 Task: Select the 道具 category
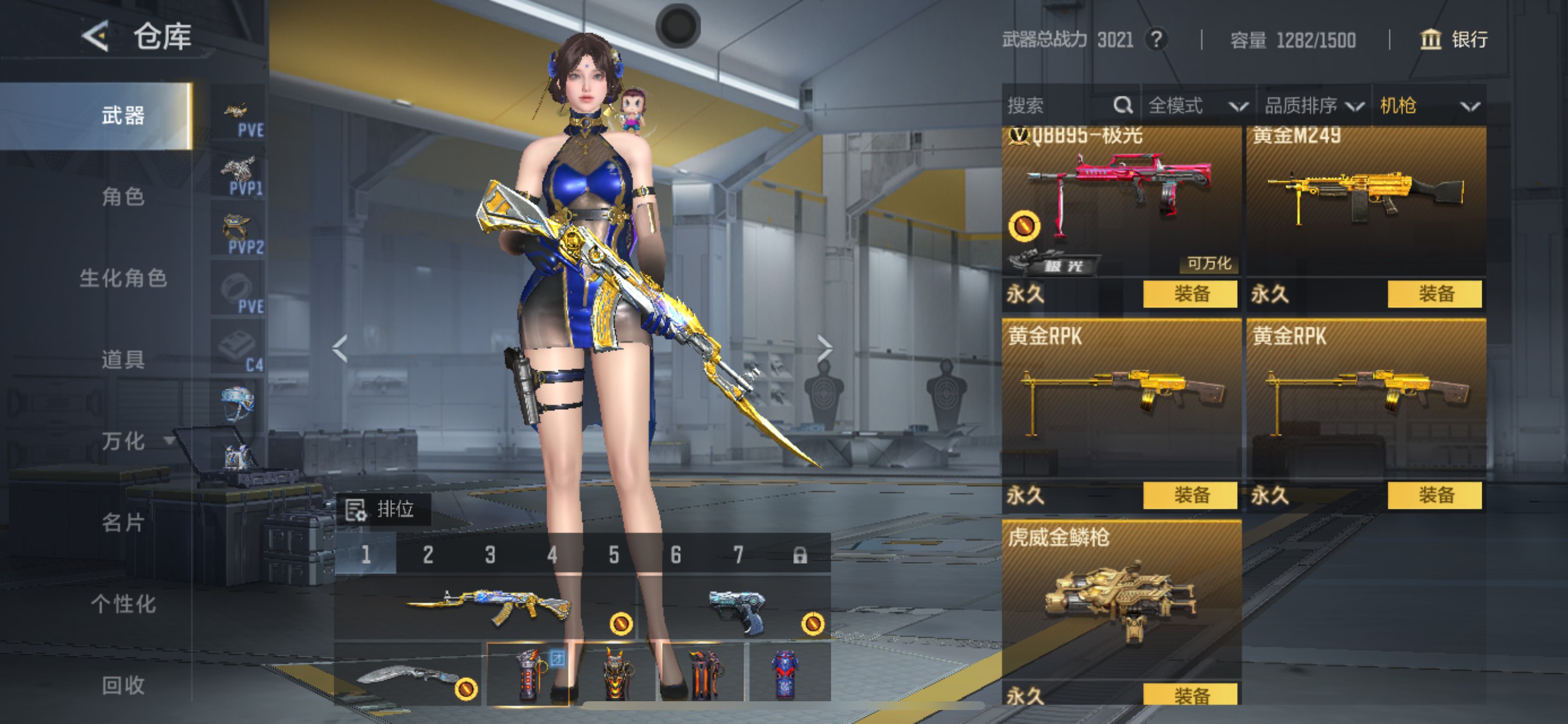tap(123, 360)
